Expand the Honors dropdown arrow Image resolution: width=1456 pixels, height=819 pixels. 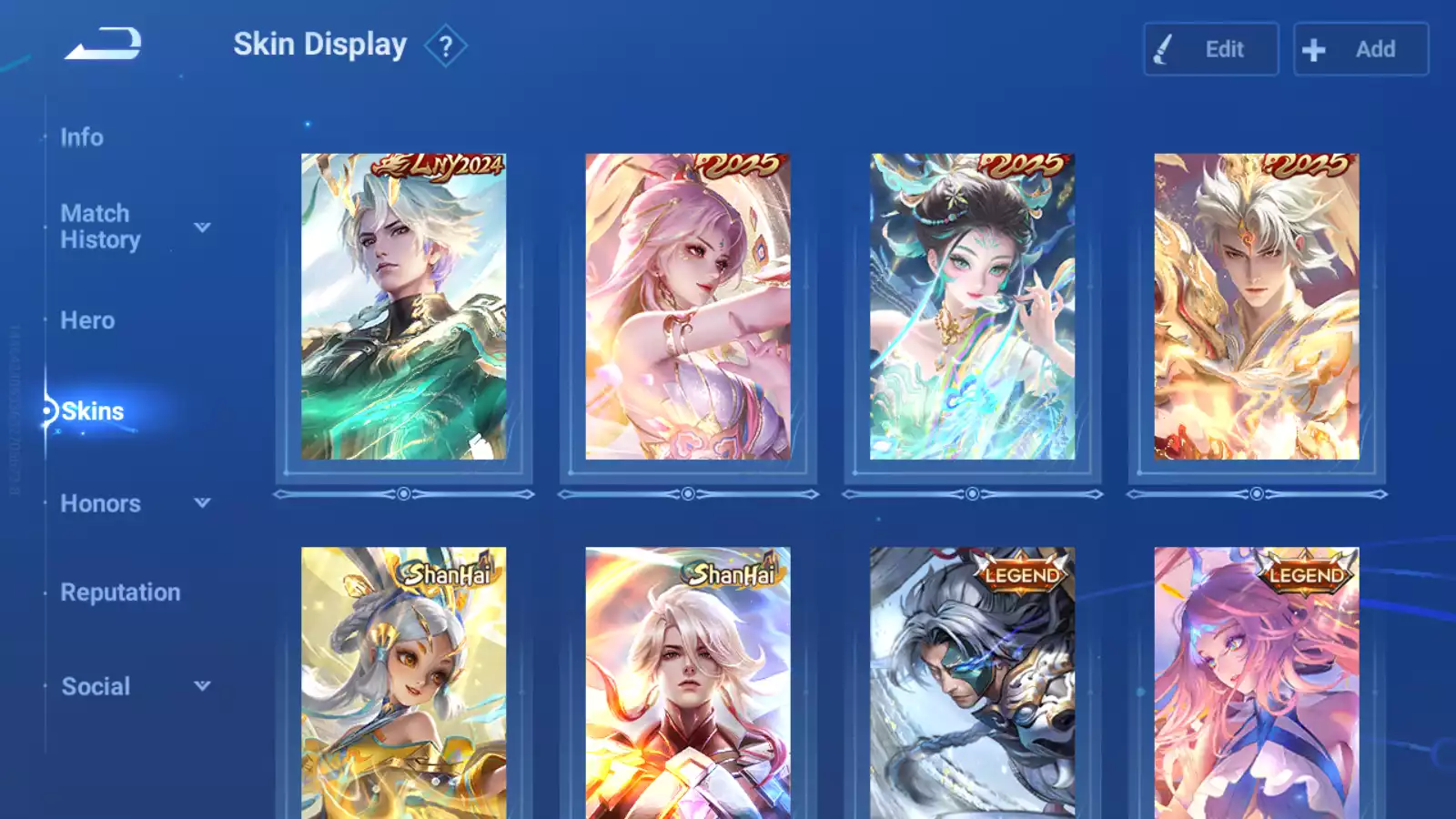202,502
